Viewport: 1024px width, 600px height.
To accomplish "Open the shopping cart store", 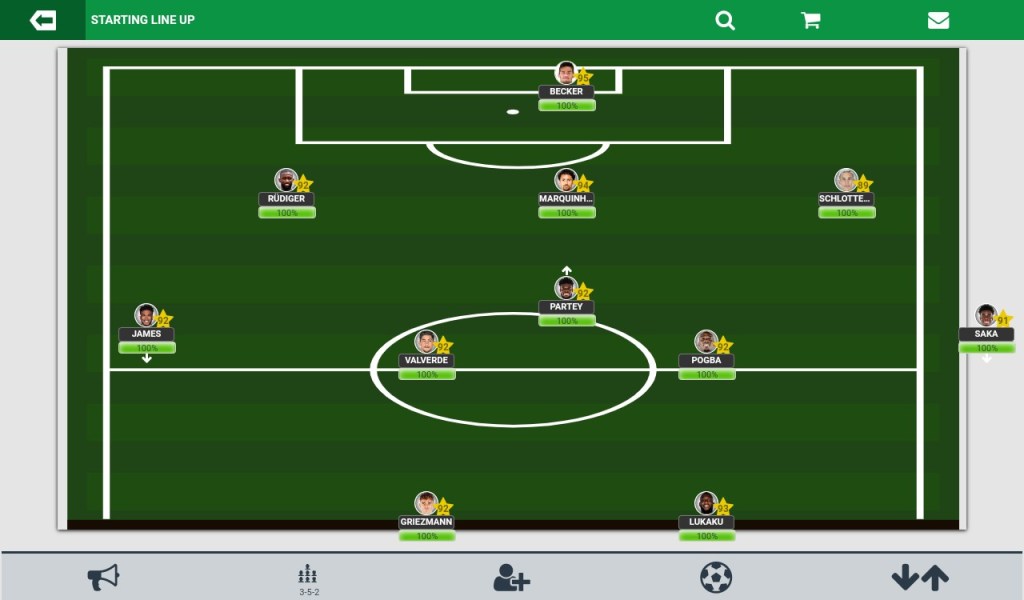I will (x=811, y=20).
